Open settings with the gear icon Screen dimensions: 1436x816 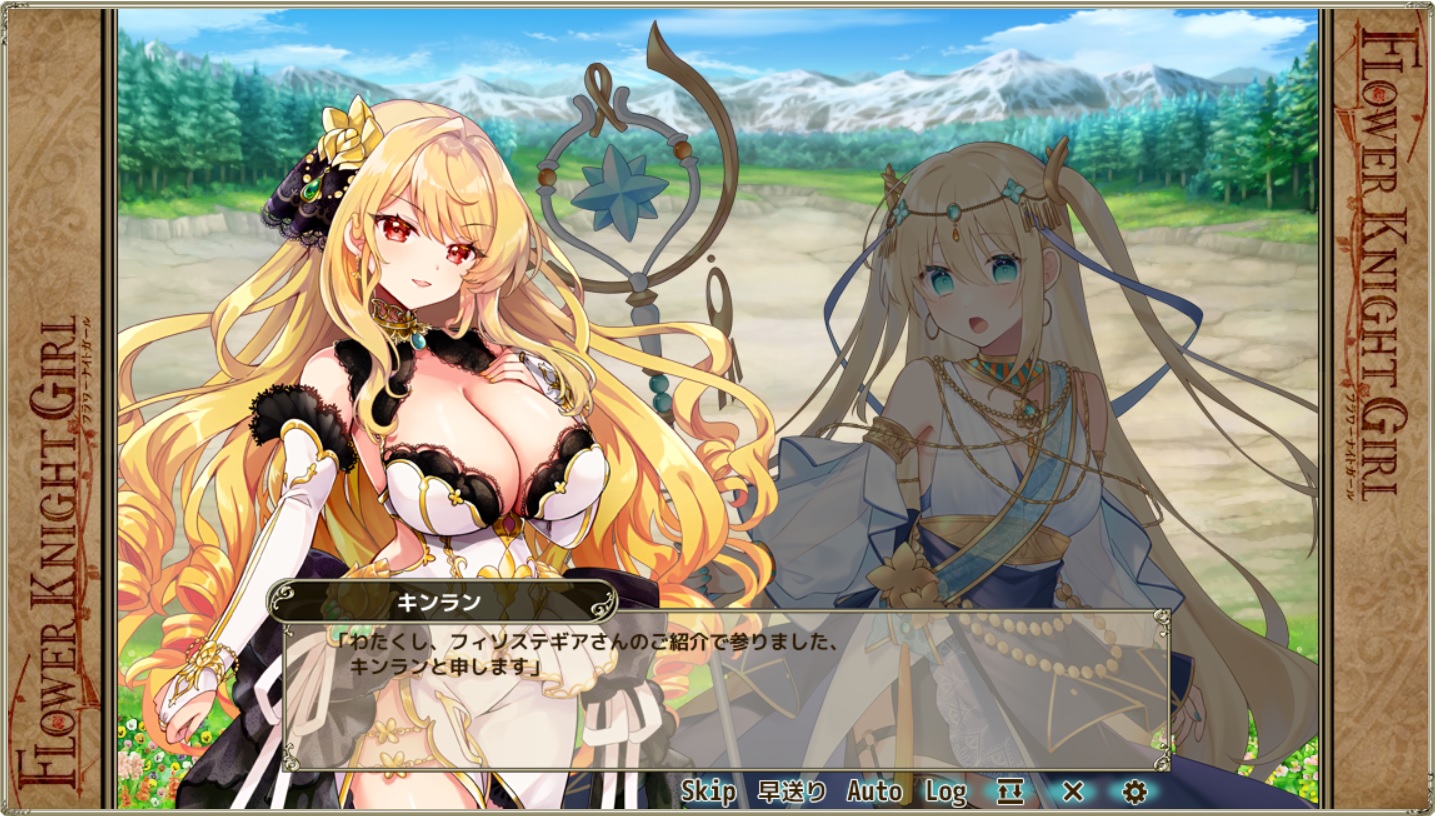pos(1133,792)
